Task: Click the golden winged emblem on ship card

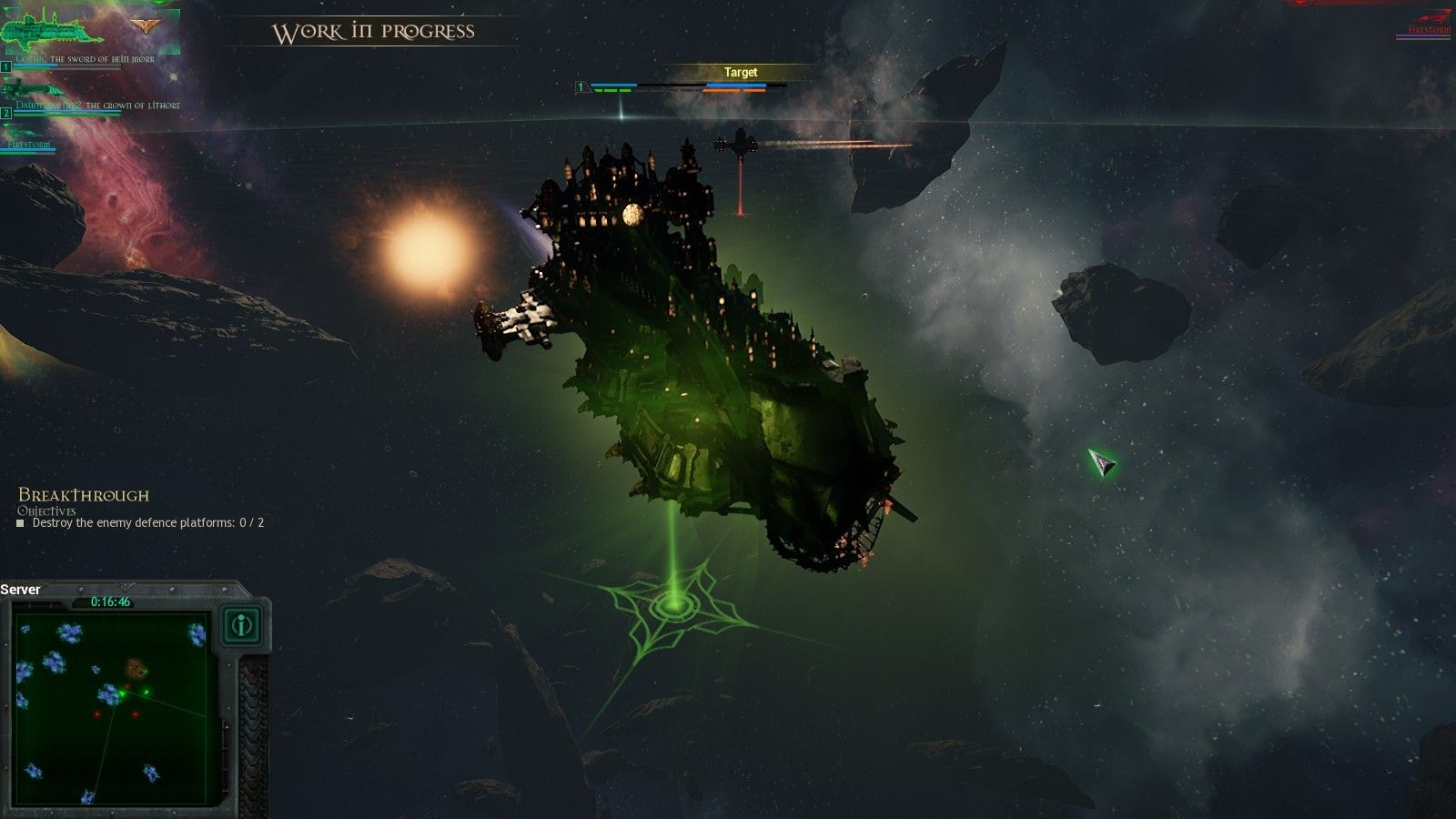Action: coord(144,25)
